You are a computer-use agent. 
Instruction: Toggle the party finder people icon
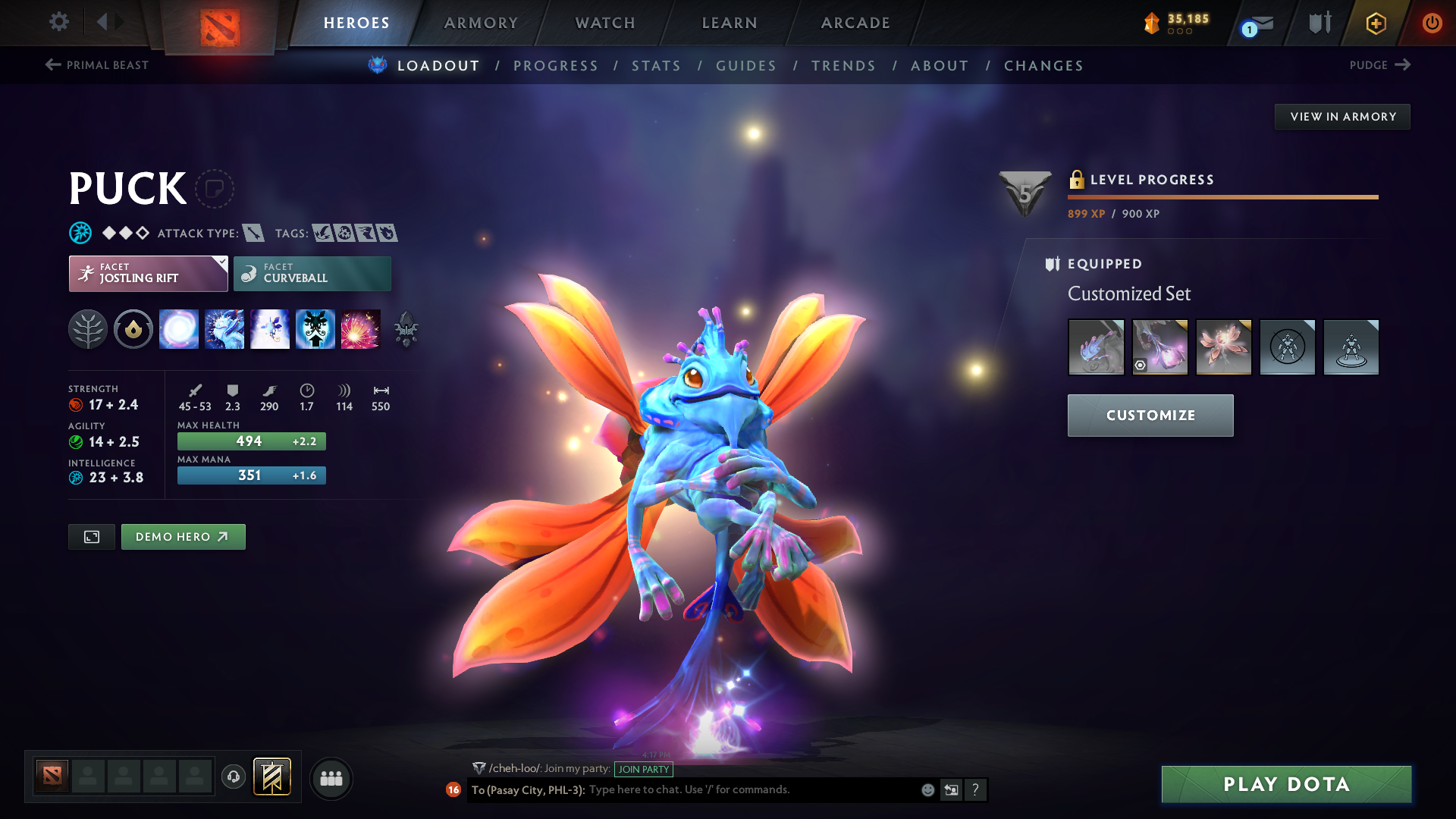[331, 778]
